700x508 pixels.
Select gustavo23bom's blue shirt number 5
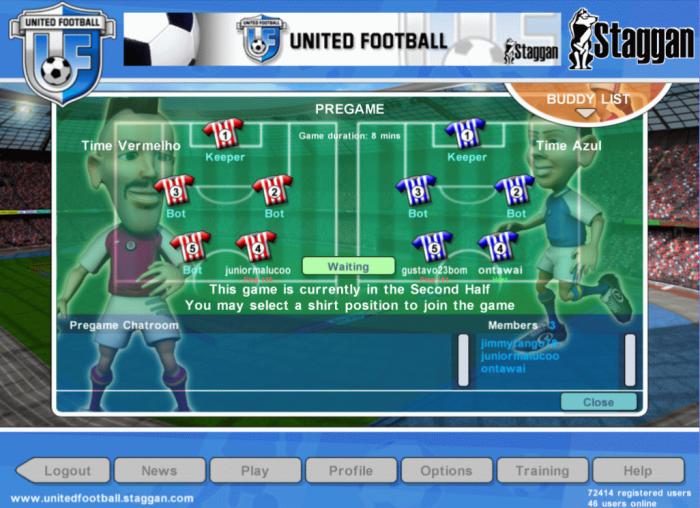[433, 246]
